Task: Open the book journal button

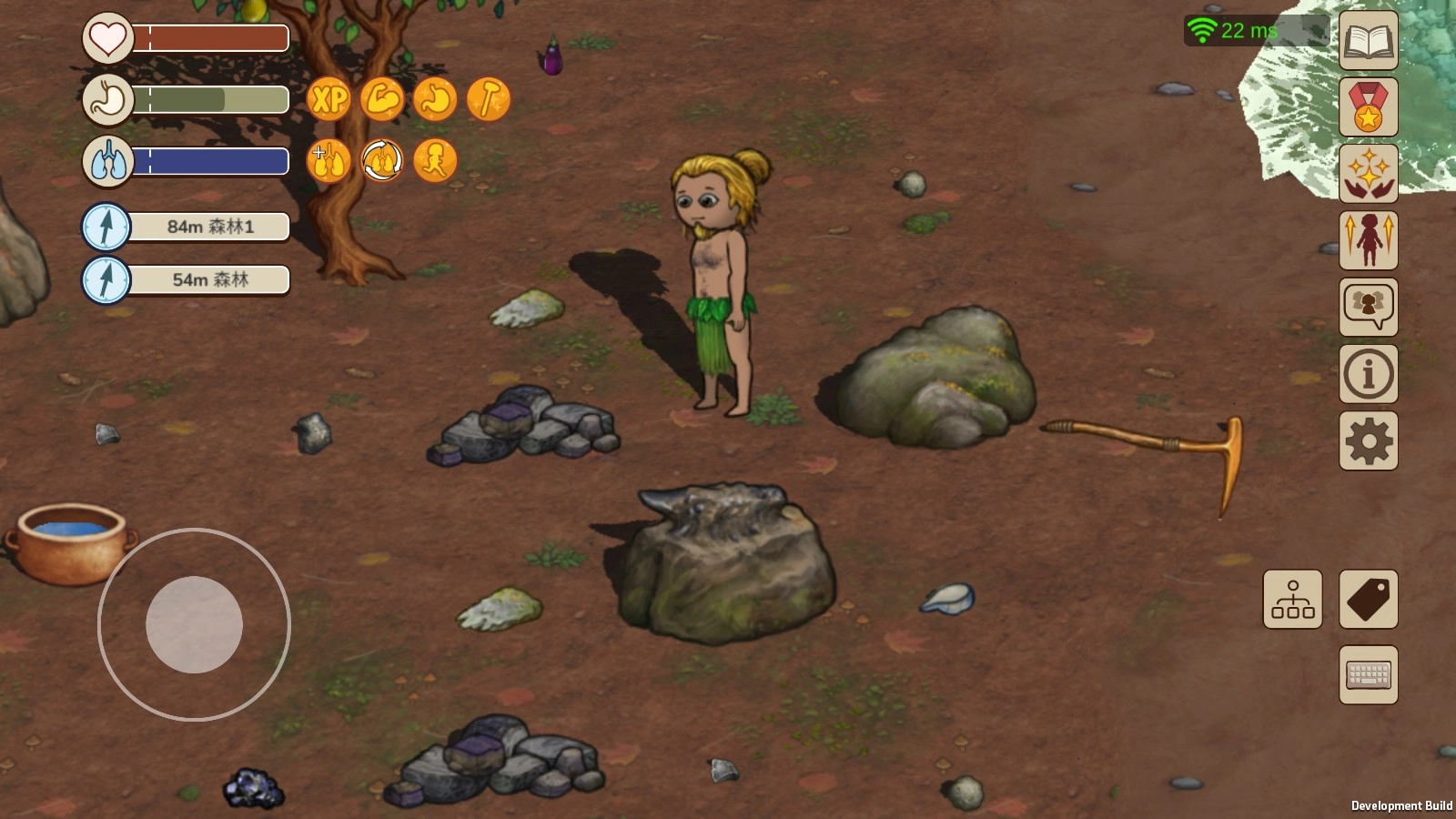Action: coord(1368,41)
